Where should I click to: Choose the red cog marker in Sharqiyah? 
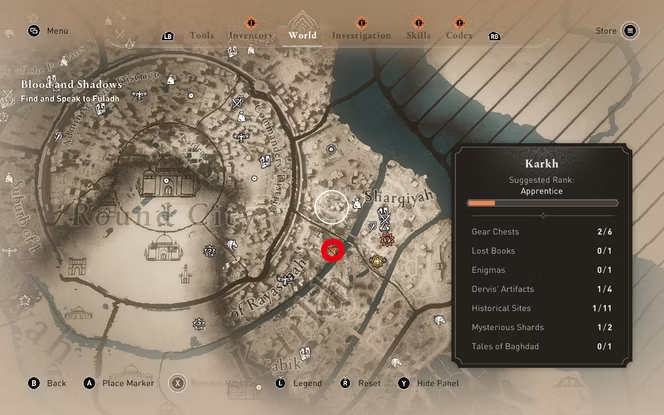(x=388, y=239)
